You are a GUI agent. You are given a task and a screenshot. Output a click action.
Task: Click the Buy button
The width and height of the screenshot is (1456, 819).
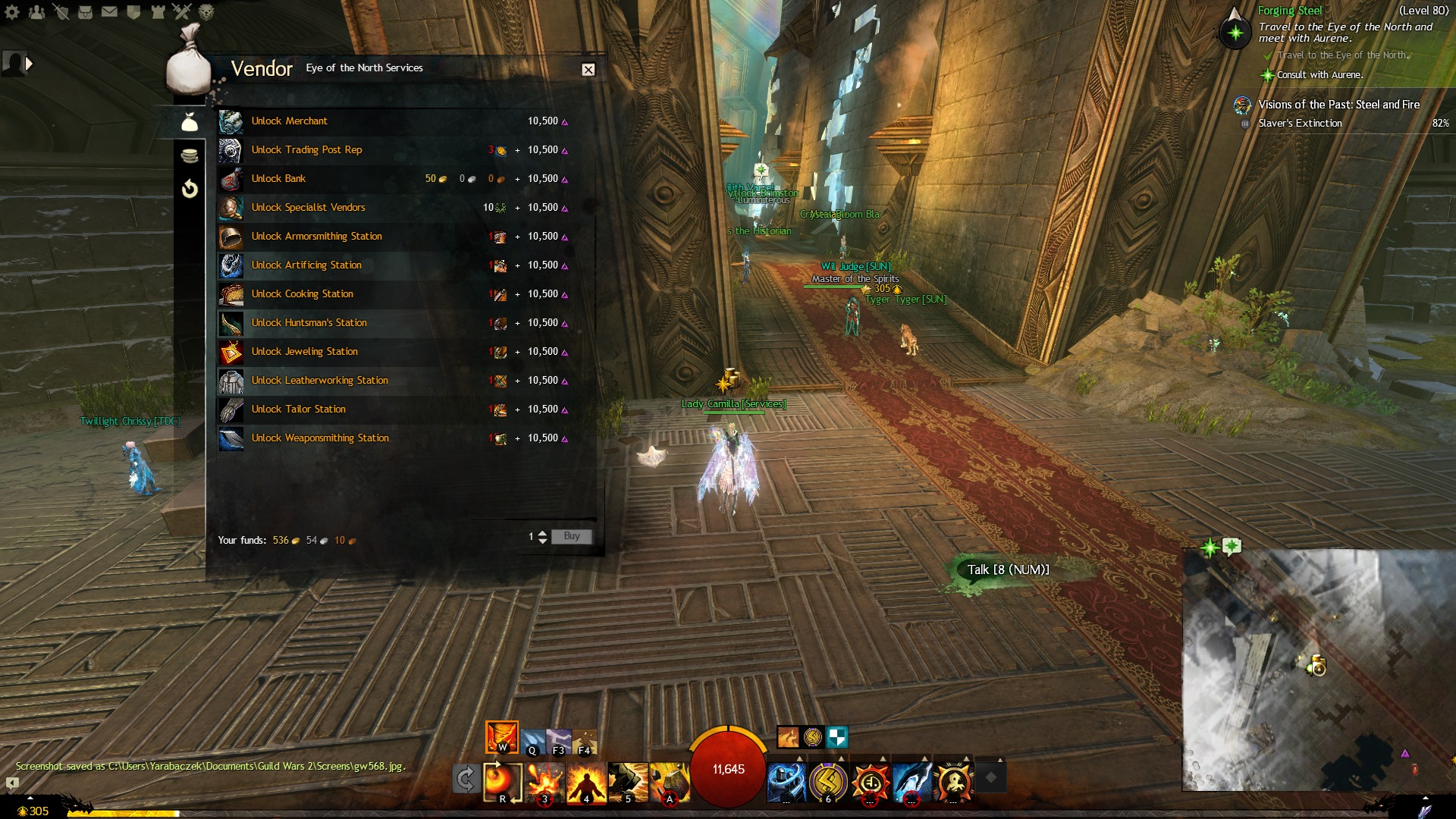tap(571, 536)
